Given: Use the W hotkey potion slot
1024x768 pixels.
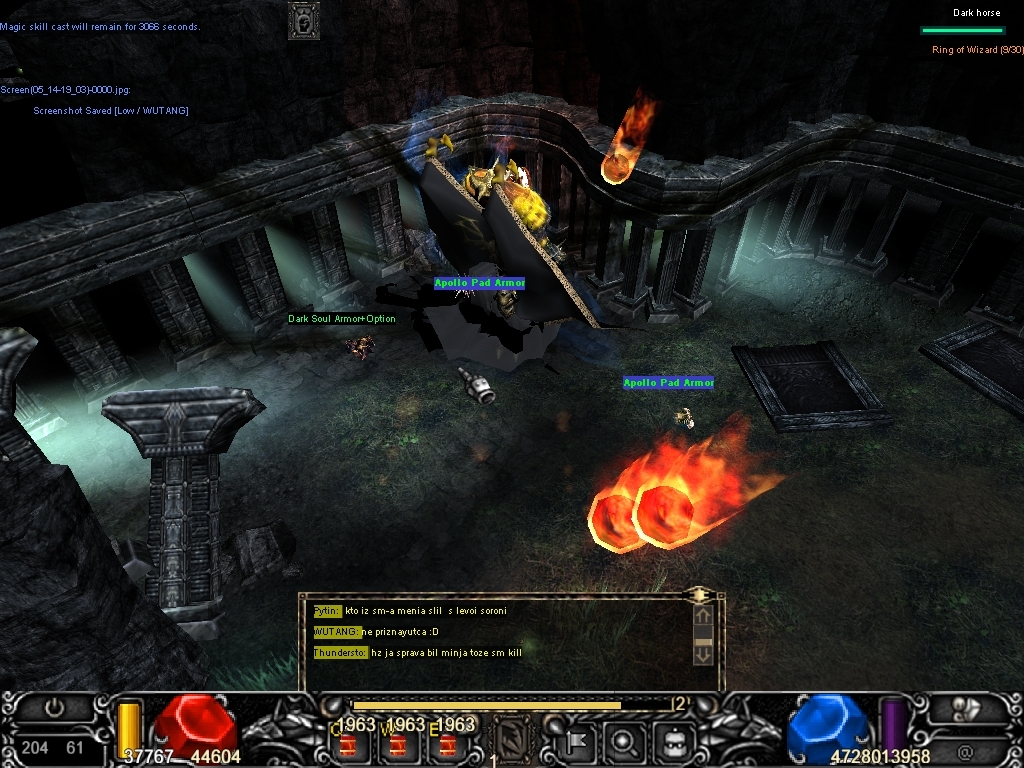Looking at the screenshot, I should pos(397,745).
